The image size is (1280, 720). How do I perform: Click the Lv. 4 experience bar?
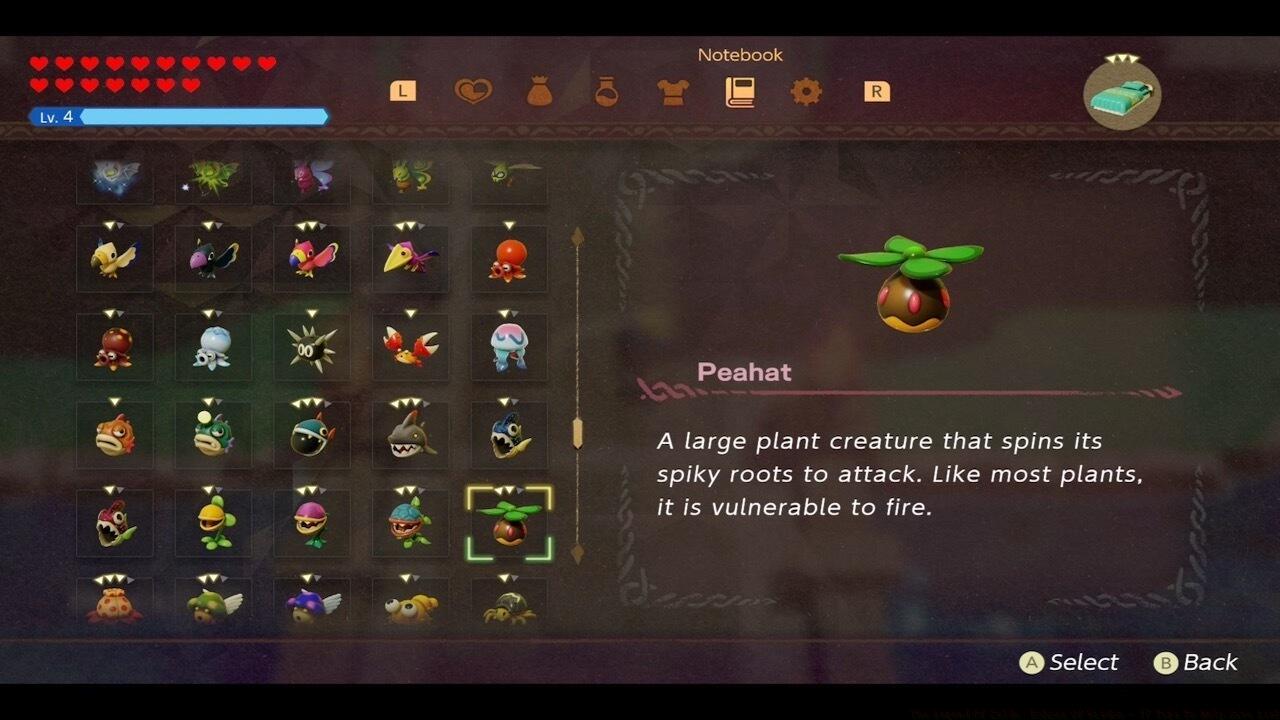pyautogui.click(x=180, y=116)
